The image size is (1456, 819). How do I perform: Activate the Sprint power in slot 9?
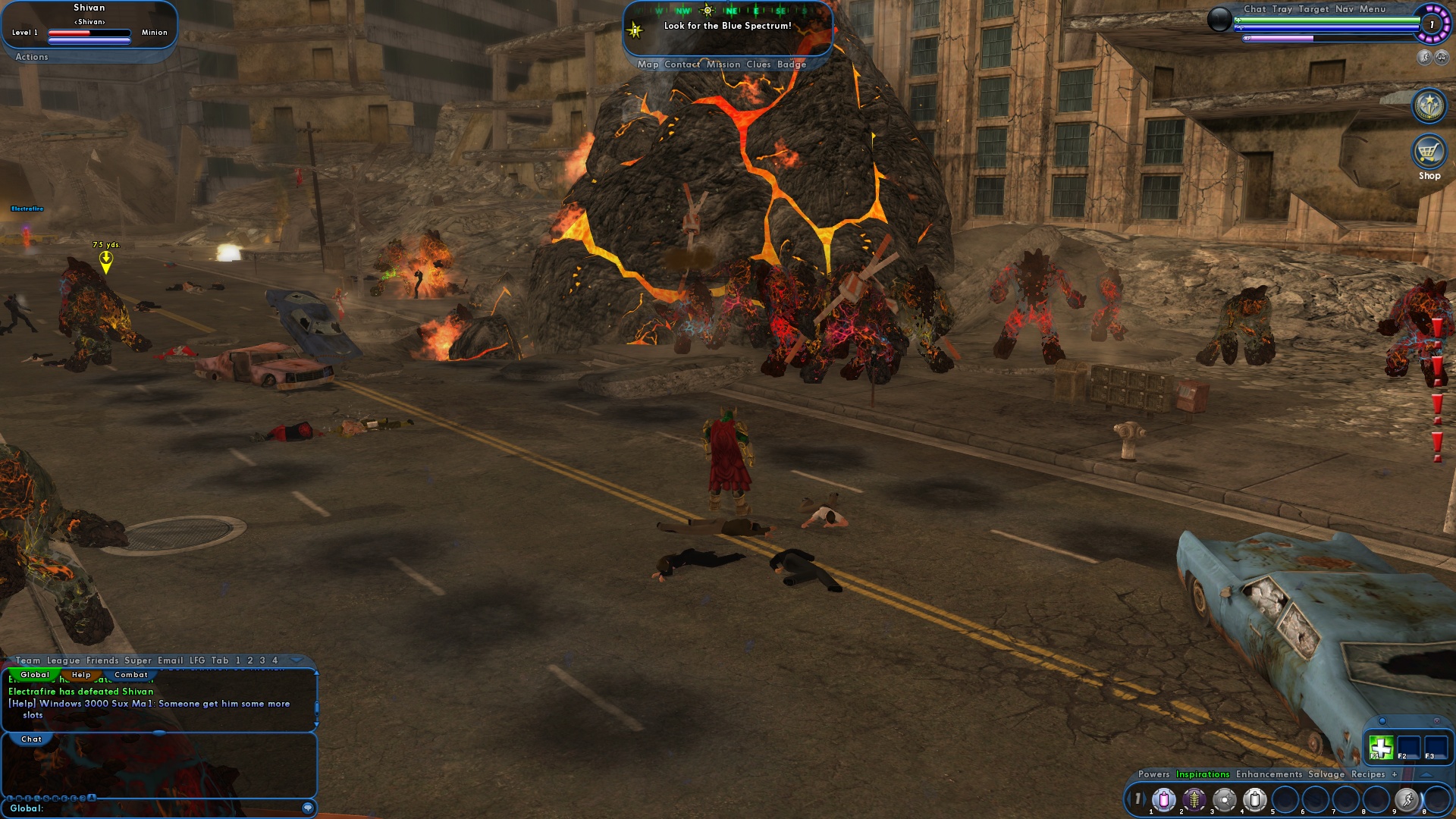[x=1407, y=800]
